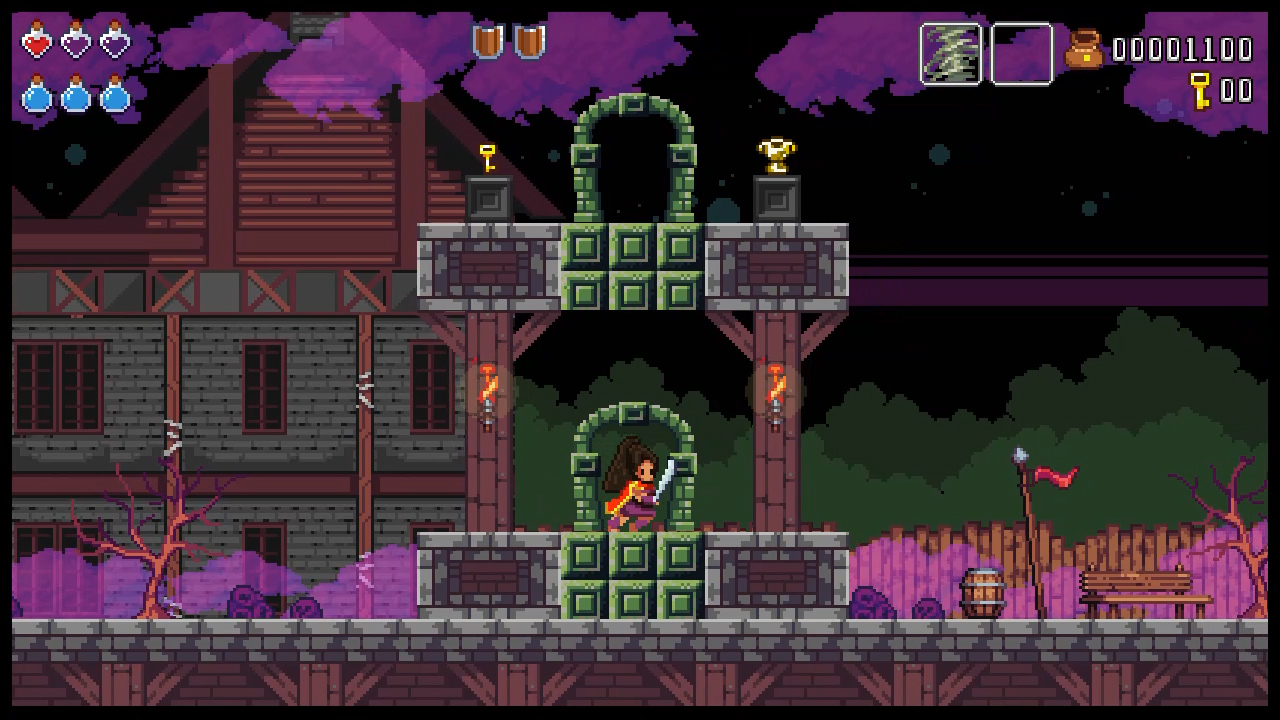
Task: Click the score counter showing 00001100
Action: pos(1185,47)
